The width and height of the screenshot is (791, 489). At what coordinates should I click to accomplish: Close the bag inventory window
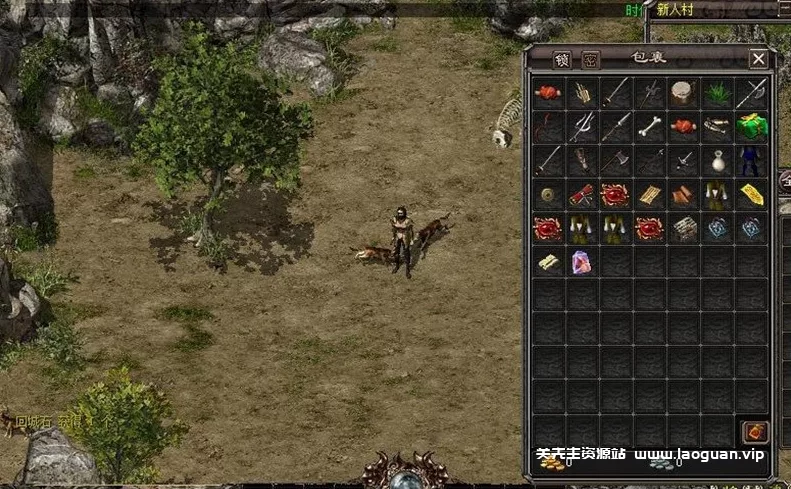[759, 59]
